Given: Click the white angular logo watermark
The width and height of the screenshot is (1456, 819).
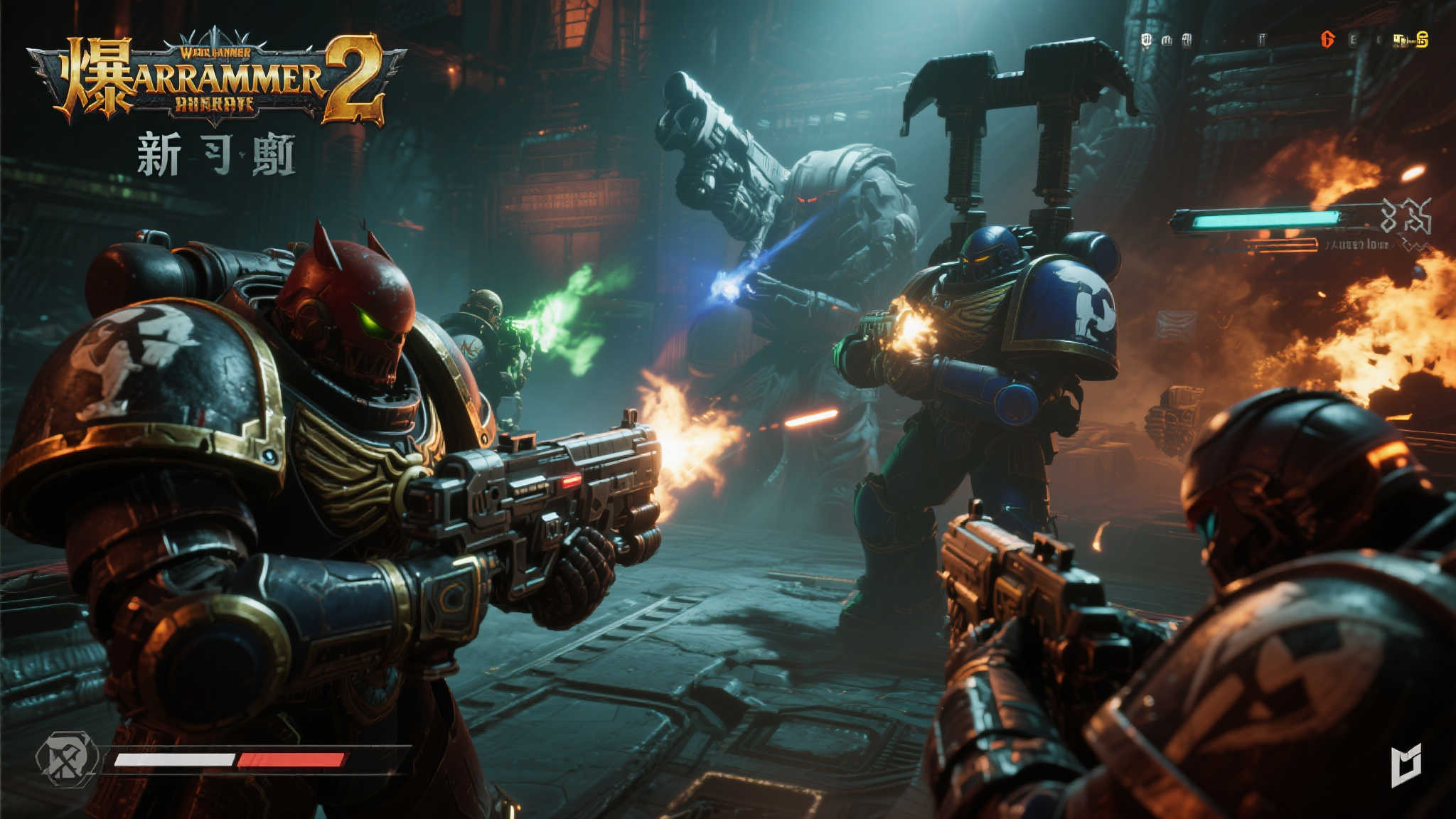Looking at the screenshot, I should [1407, 765].
